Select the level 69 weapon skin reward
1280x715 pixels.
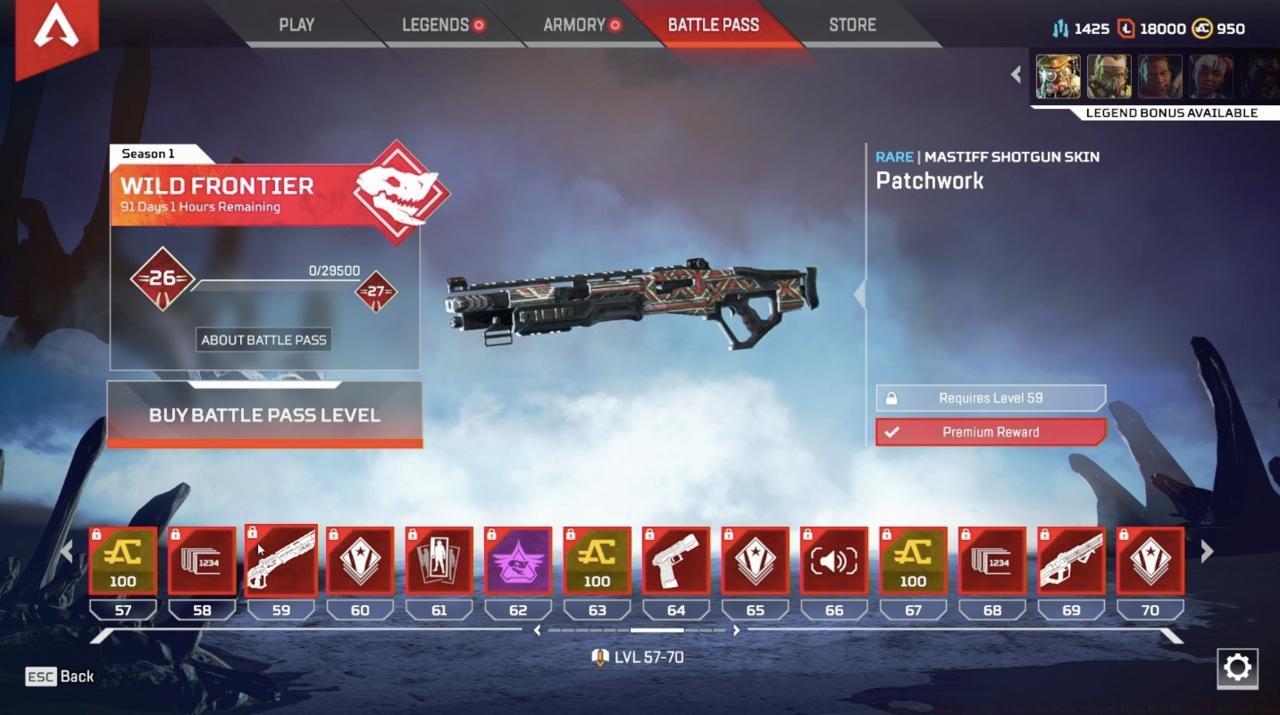(1071, 561)
